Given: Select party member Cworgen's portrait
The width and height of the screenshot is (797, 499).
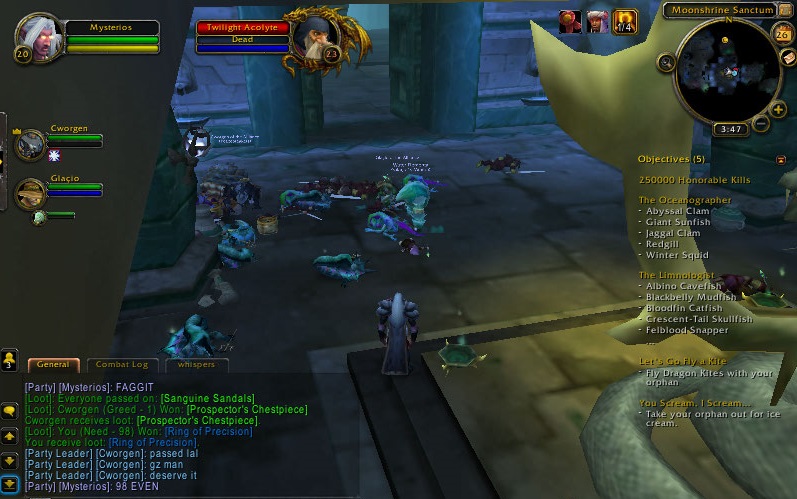Looking at the screenshot, I should click(x=30, y=145).
